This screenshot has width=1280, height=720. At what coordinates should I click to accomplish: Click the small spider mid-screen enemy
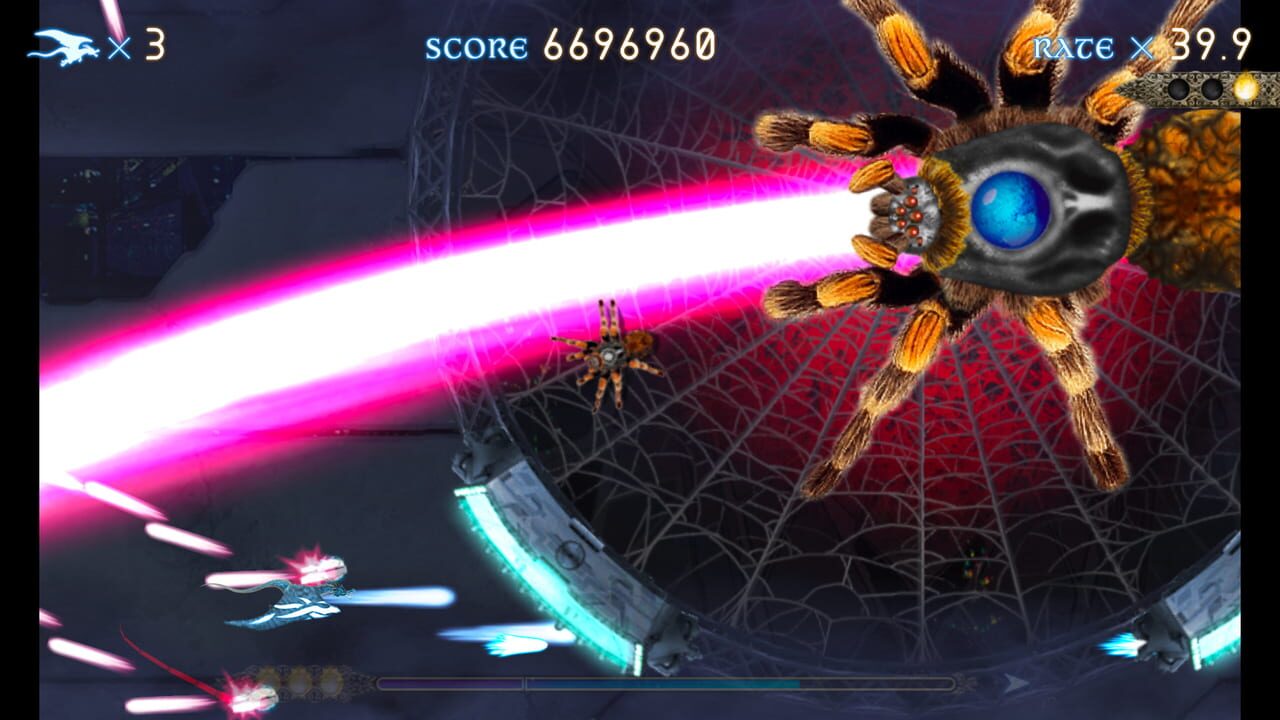tap(610, 352)
